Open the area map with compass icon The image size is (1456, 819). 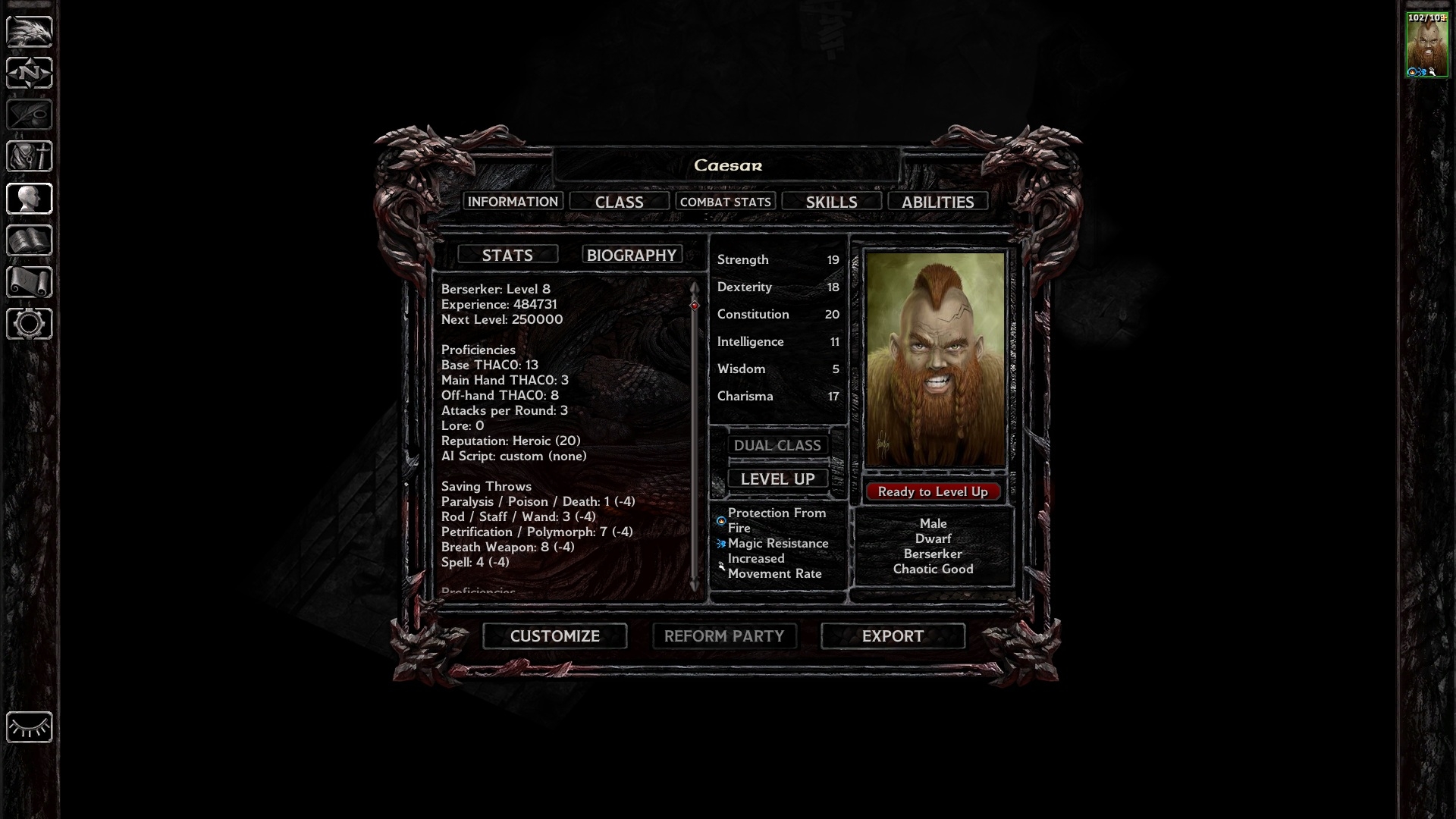click(29, 73)
